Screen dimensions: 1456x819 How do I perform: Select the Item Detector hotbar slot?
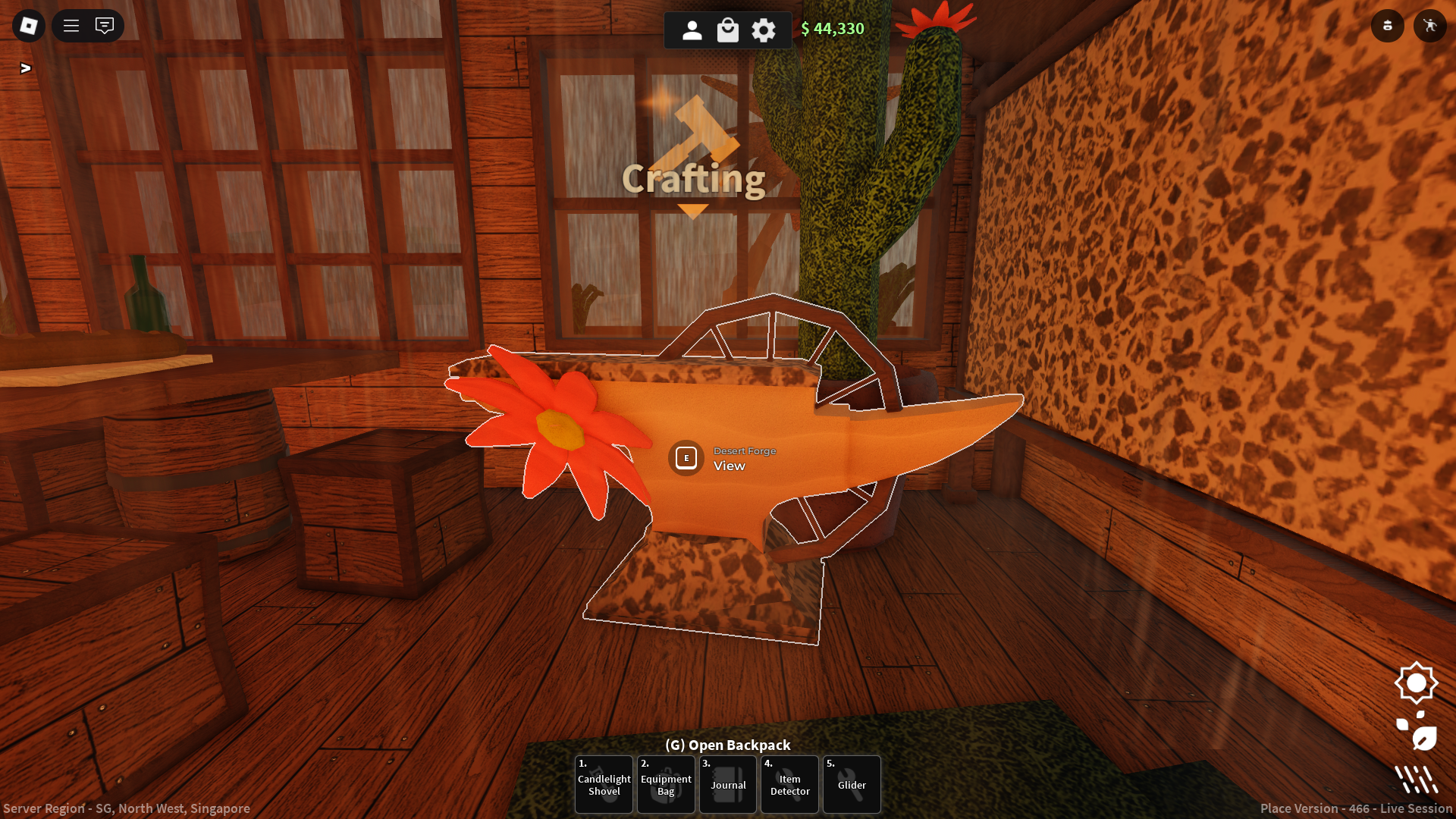(x=790, y=785)
